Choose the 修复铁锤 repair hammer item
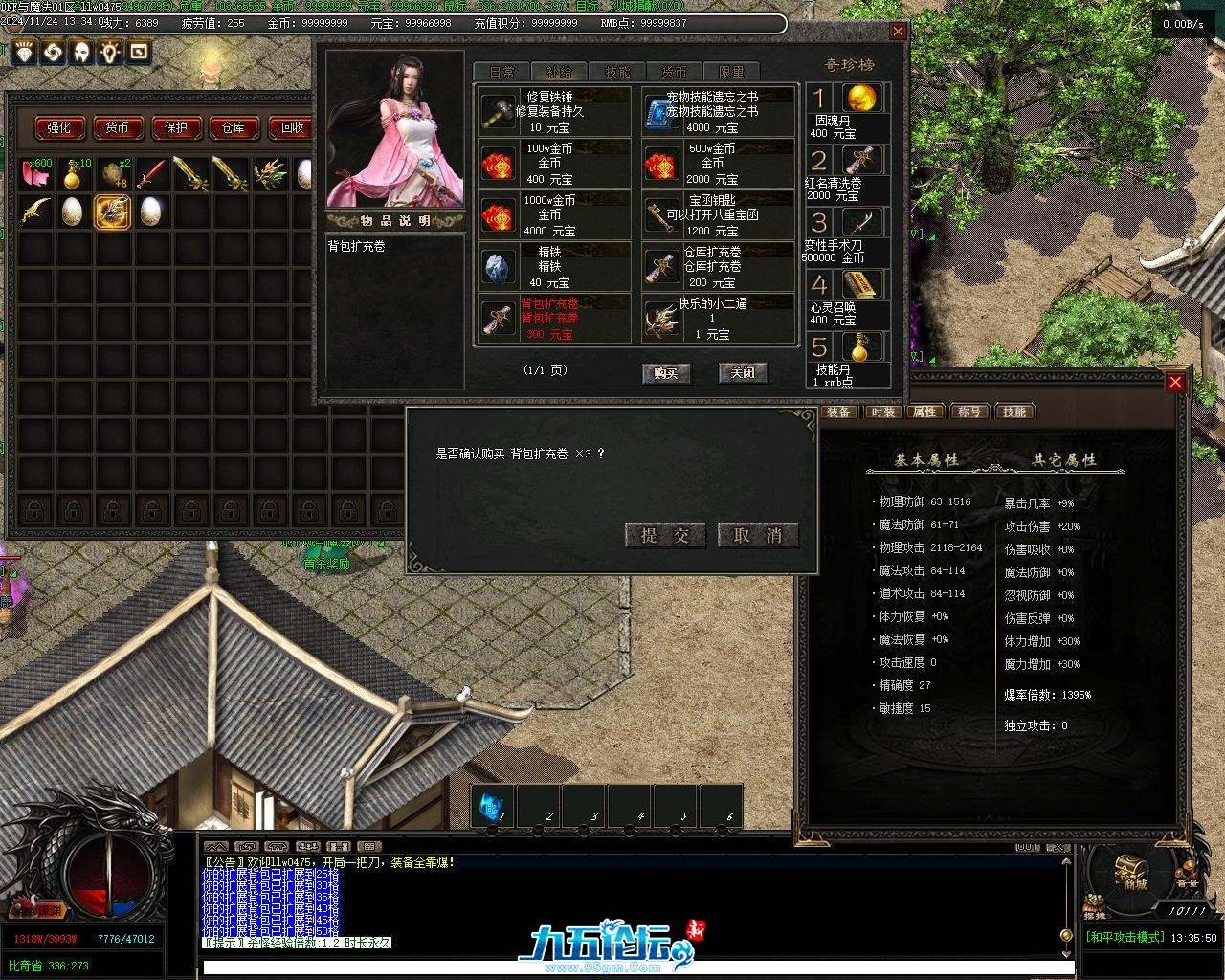The width and height of the screenshot is (1225, 980). [x=554, y=111]
